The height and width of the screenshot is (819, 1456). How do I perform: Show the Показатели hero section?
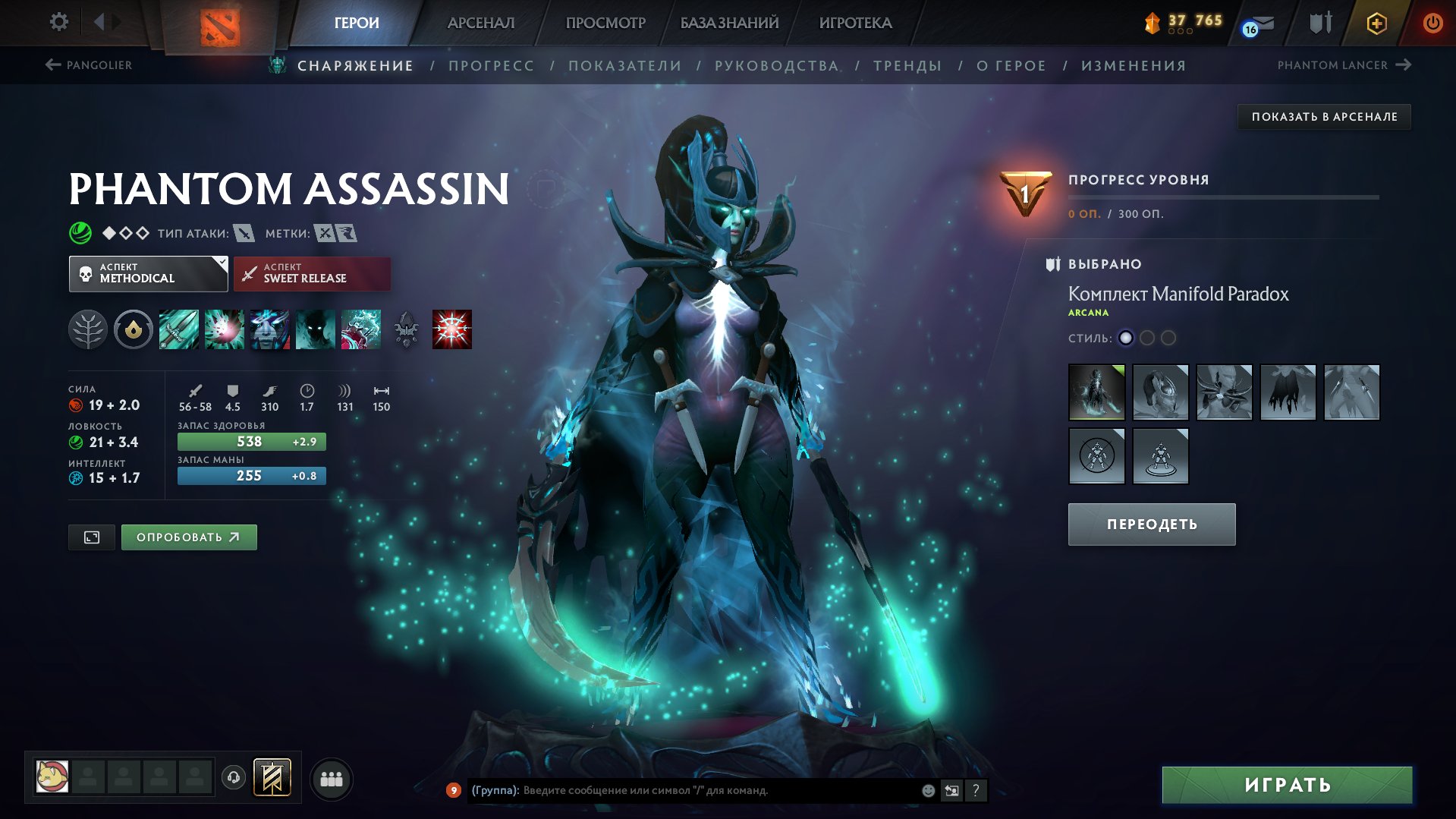click(x=624, y=66)
